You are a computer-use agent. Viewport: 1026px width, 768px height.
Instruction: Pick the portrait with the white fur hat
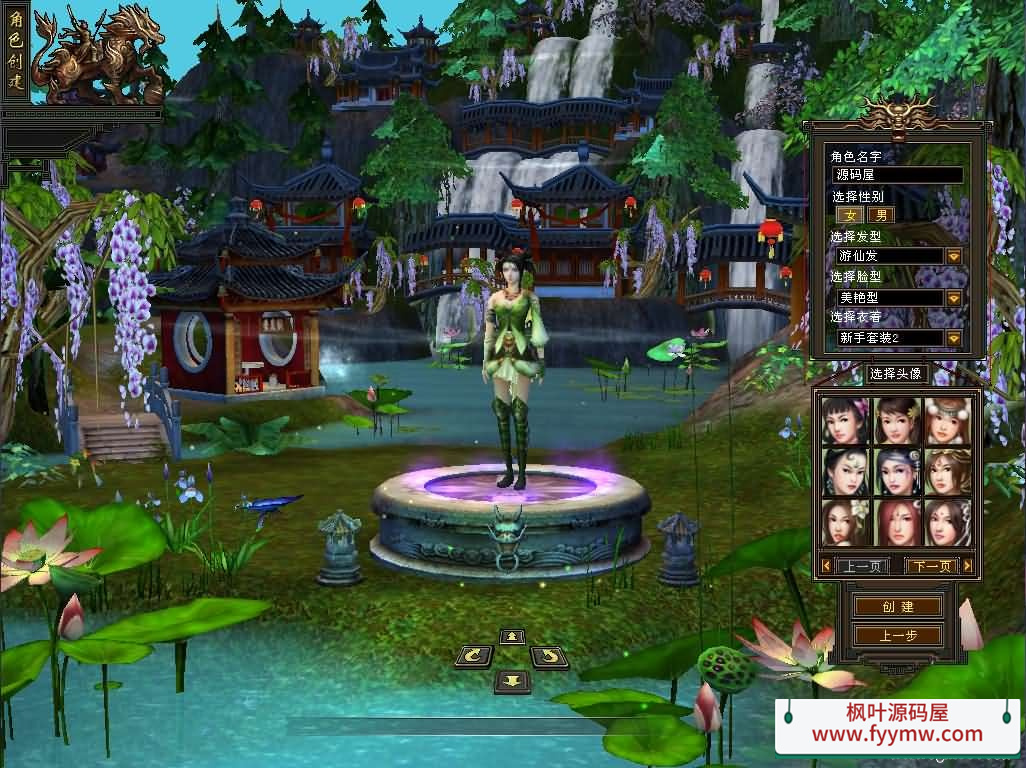(946, 421)
